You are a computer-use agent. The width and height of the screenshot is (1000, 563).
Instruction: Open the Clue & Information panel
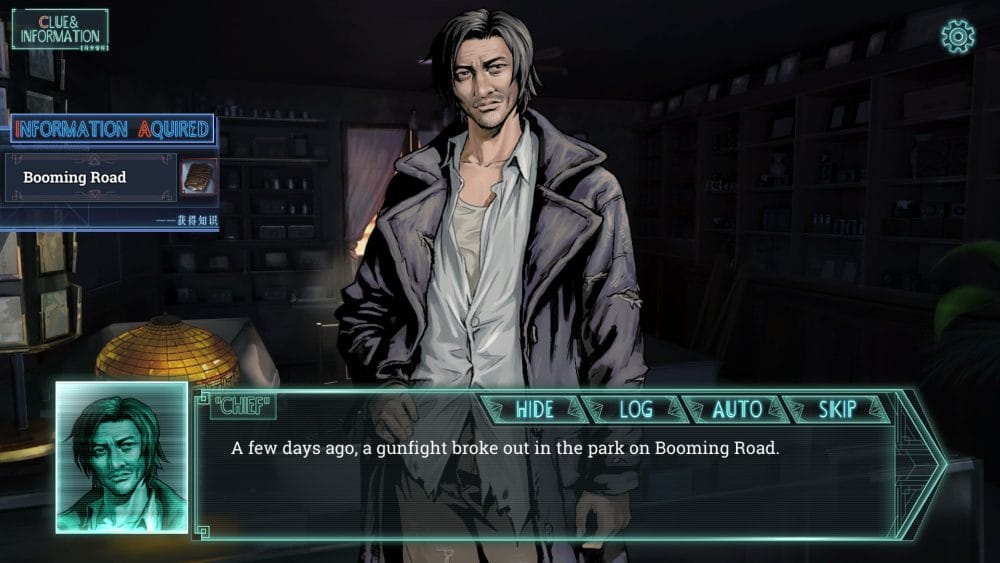pos(59,30)
